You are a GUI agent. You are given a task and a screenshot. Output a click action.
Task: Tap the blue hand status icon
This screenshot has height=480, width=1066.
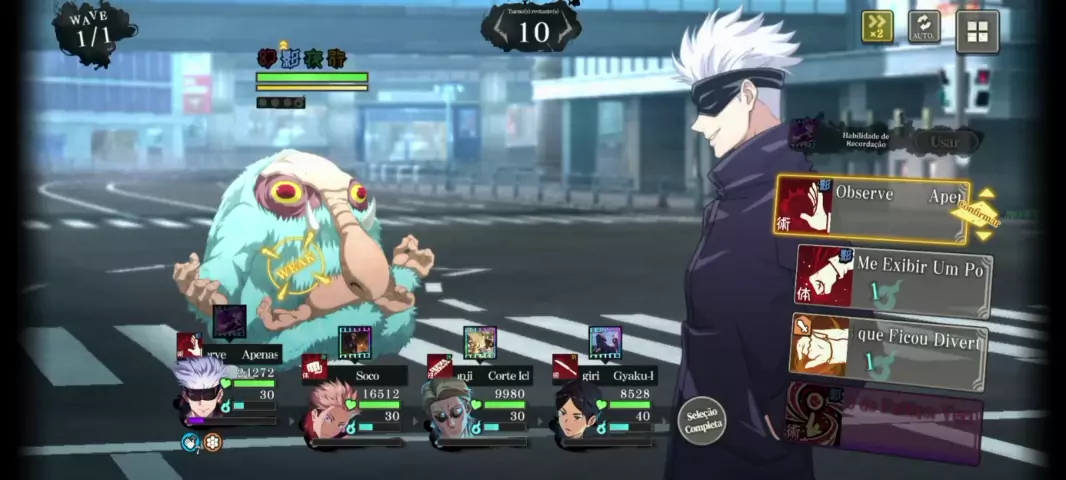(191, 441)
